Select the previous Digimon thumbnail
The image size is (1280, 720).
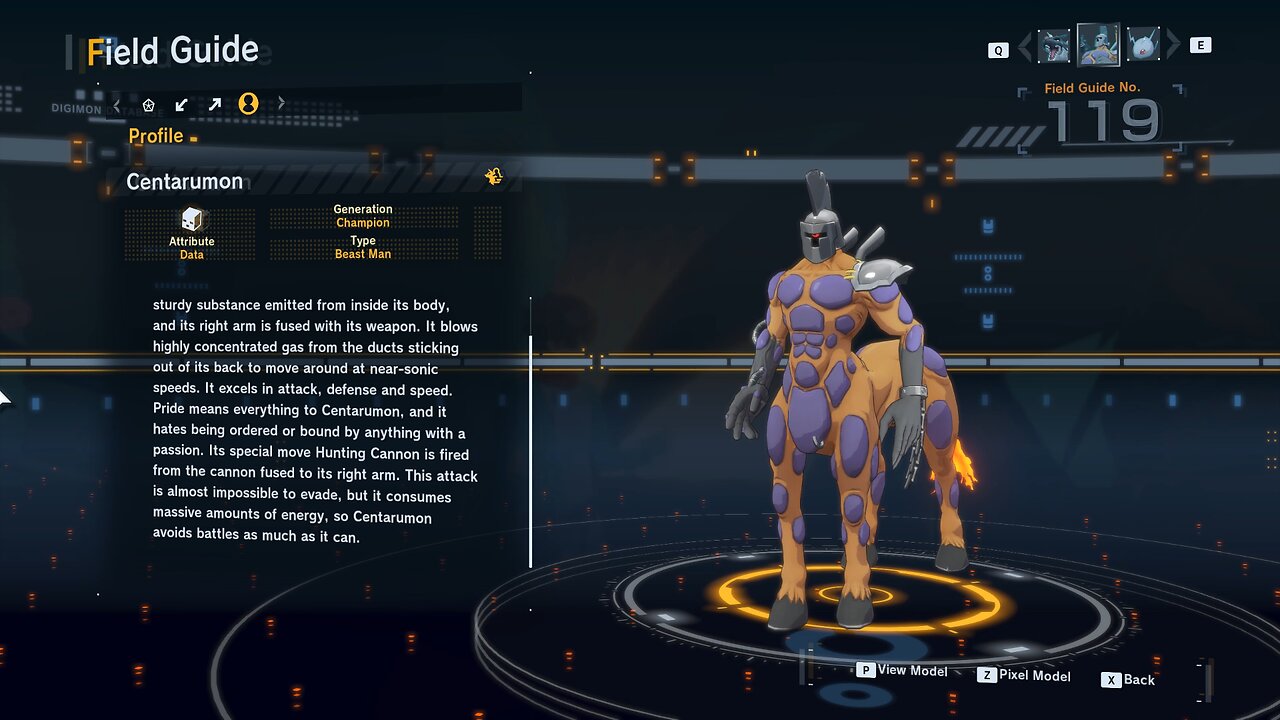tap(1054, 46)
